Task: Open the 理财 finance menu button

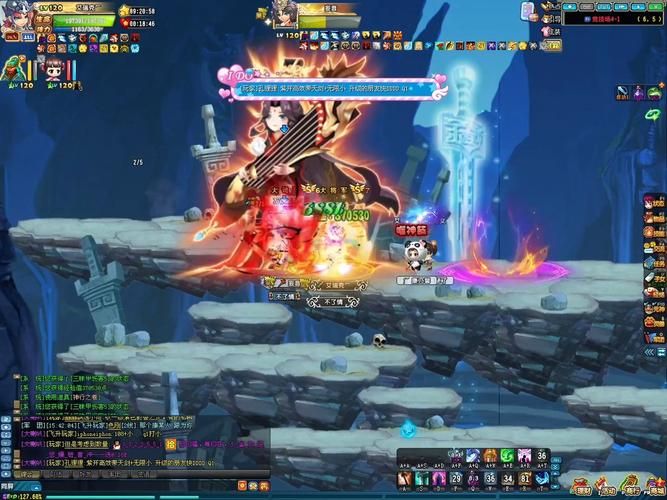Action: (583, 486)
